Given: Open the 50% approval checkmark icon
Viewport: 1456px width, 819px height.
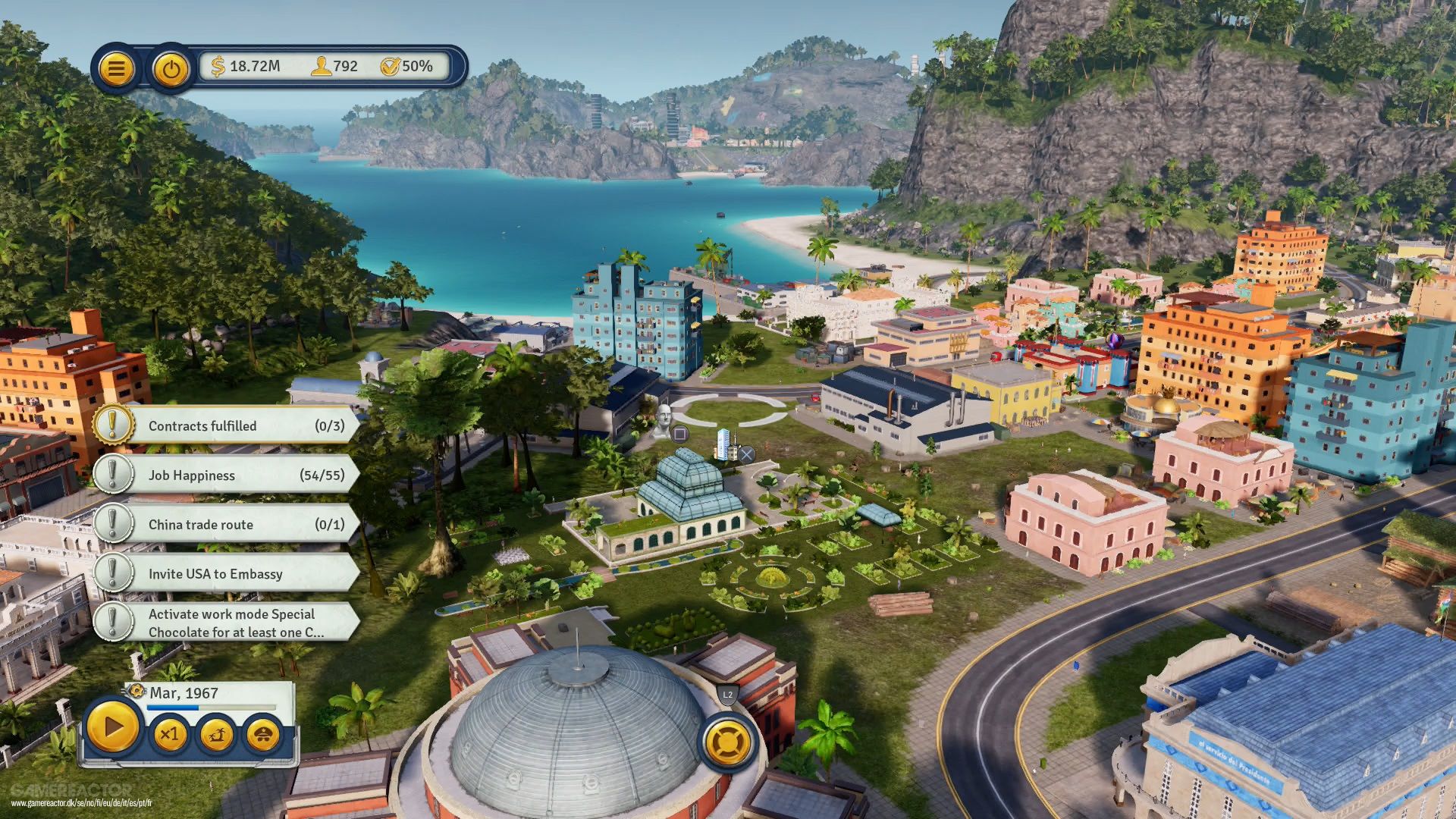Looking at the screenshot, I should click(391, 66).
